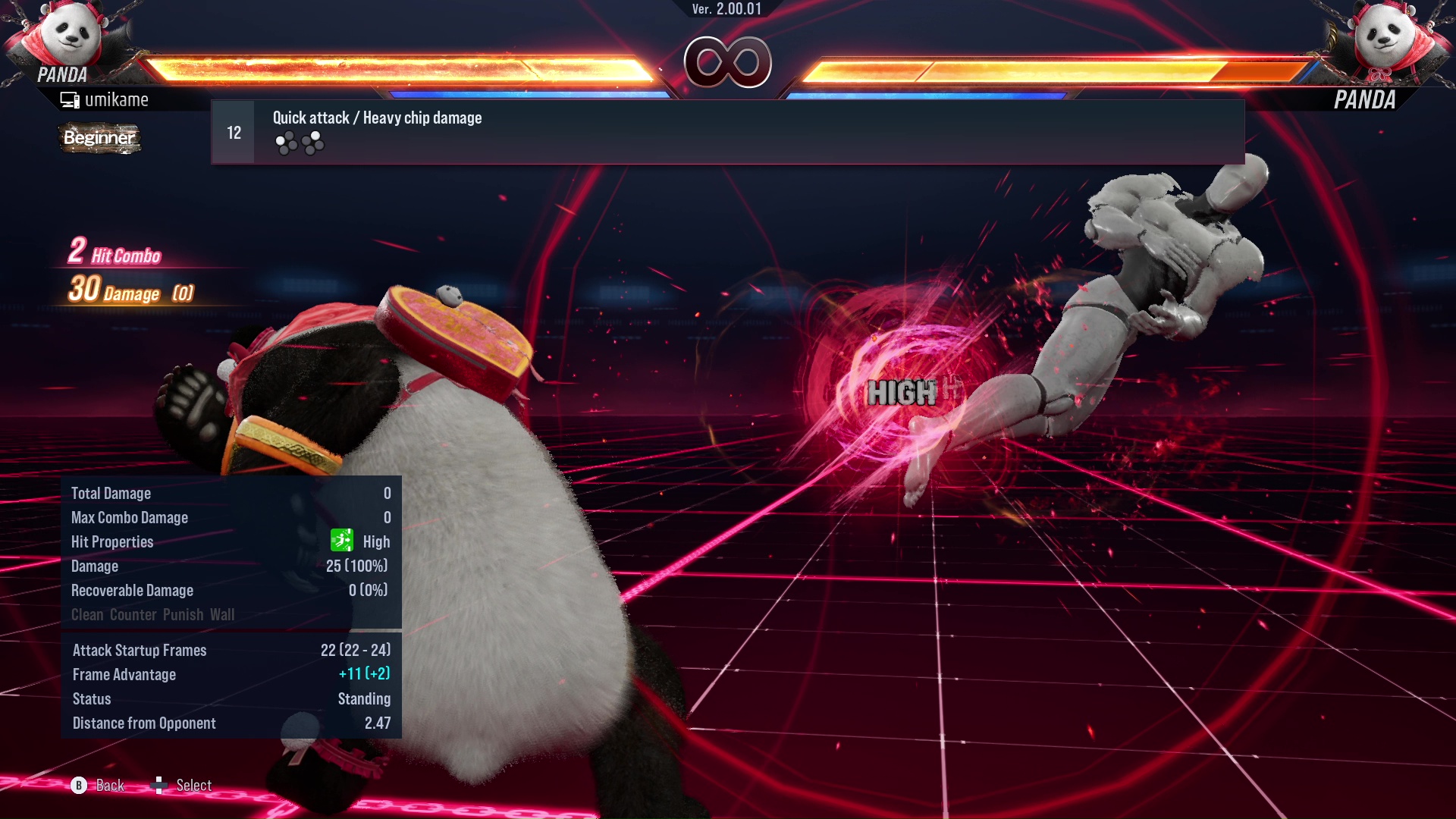Switch to the Beginner difficulty tab
Screen dimensions: 1456x819
pyautogui.click(x=99, y=138)
